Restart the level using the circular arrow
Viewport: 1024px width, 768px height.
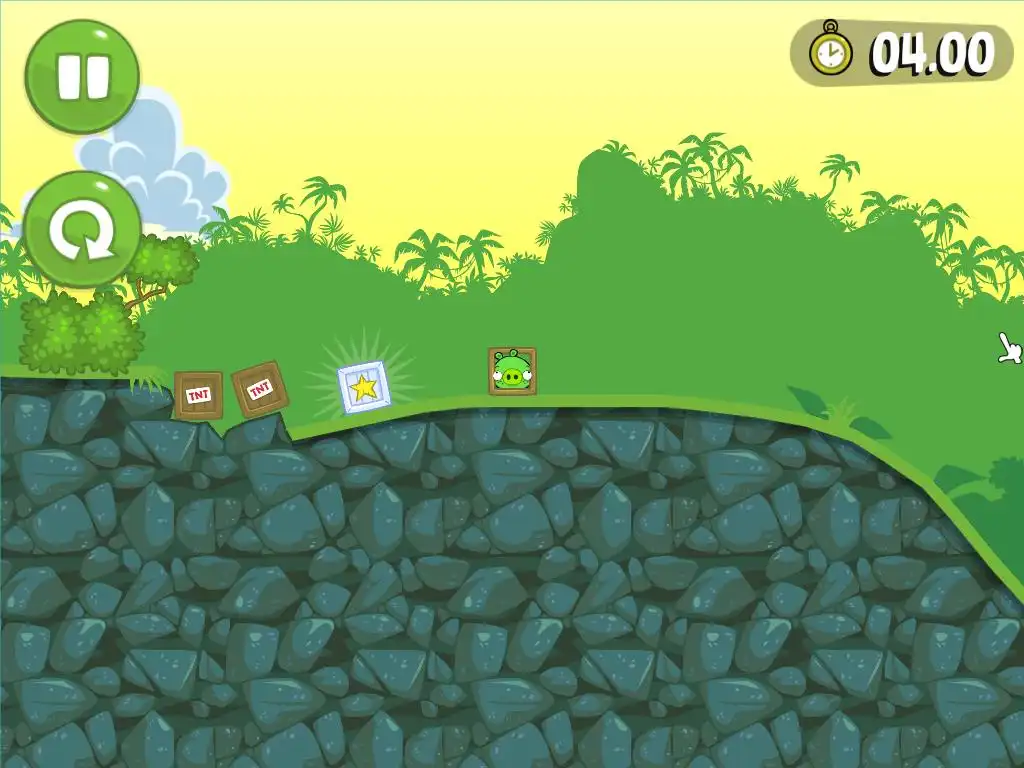(82, 231)
